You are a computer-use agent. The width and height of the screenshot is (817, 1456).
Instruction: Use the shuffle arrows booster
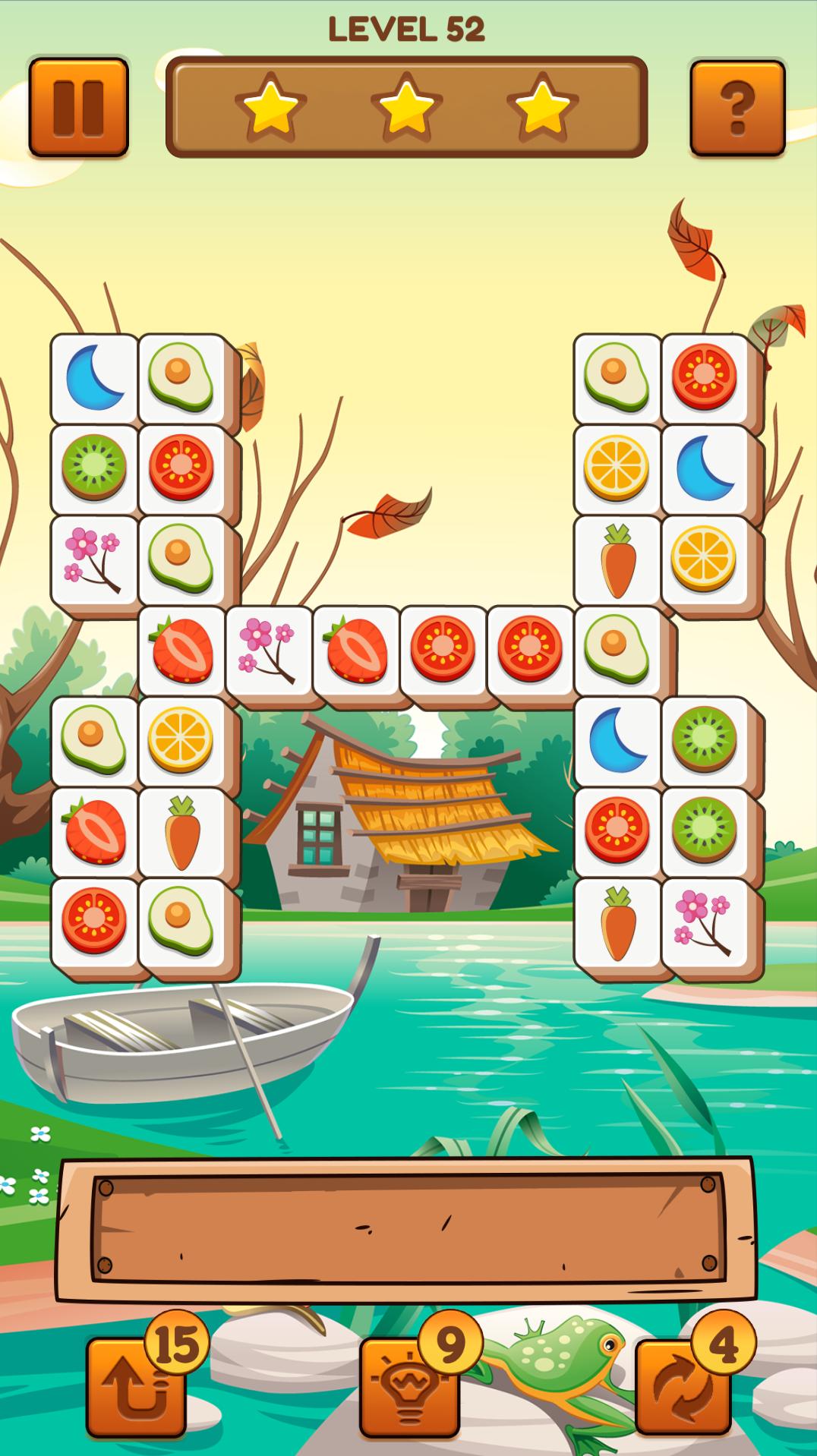click(x=683, y=1387)
